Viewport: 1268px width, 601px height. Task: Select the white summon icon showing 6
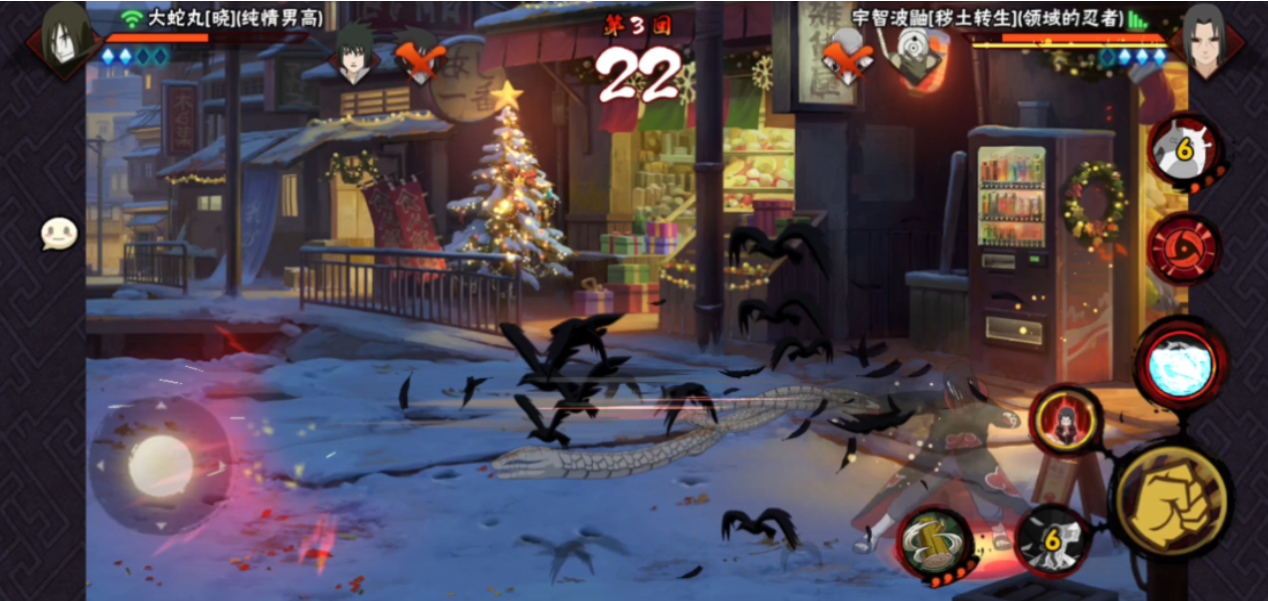(1184, 150)
